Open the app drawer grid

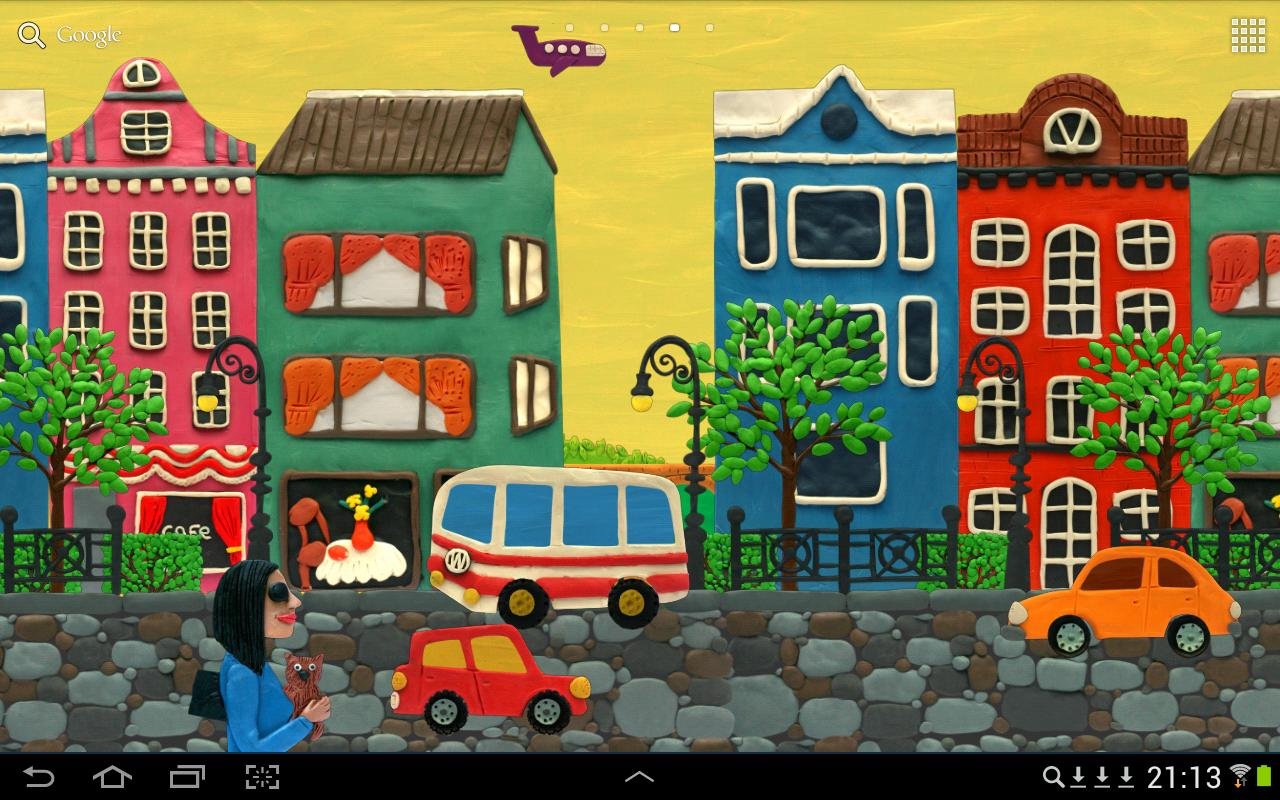(1248, 36)
